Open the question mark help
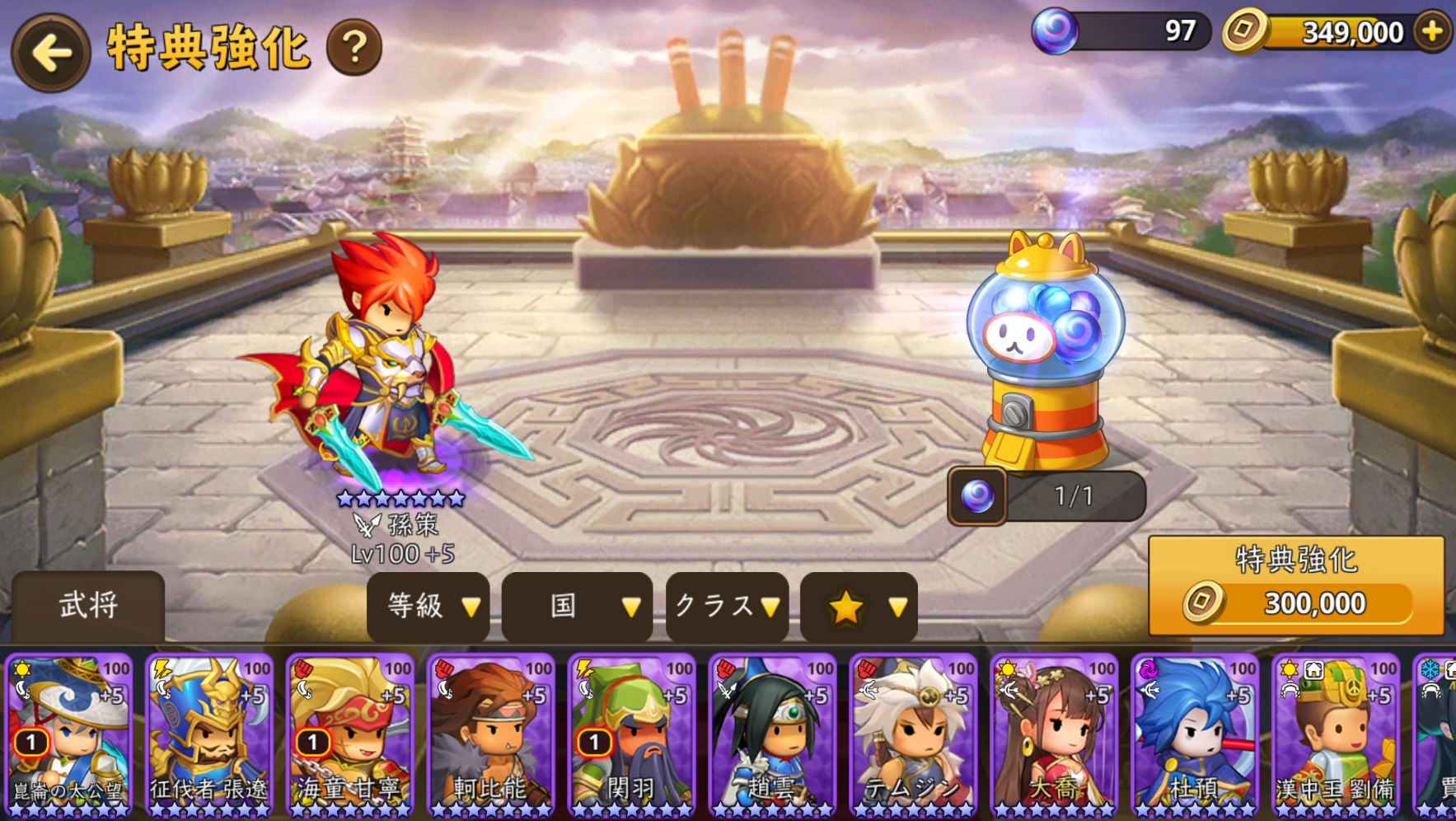This screenshot has height=821, width=1456. (x=354, y=48)
